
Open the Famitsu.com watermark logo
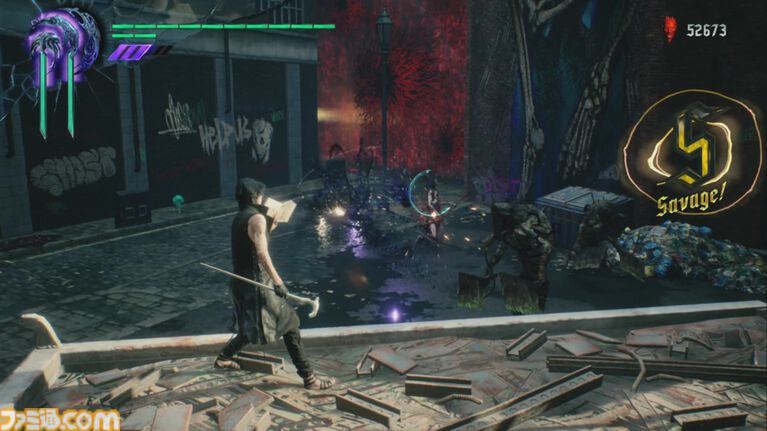point(60,417)
